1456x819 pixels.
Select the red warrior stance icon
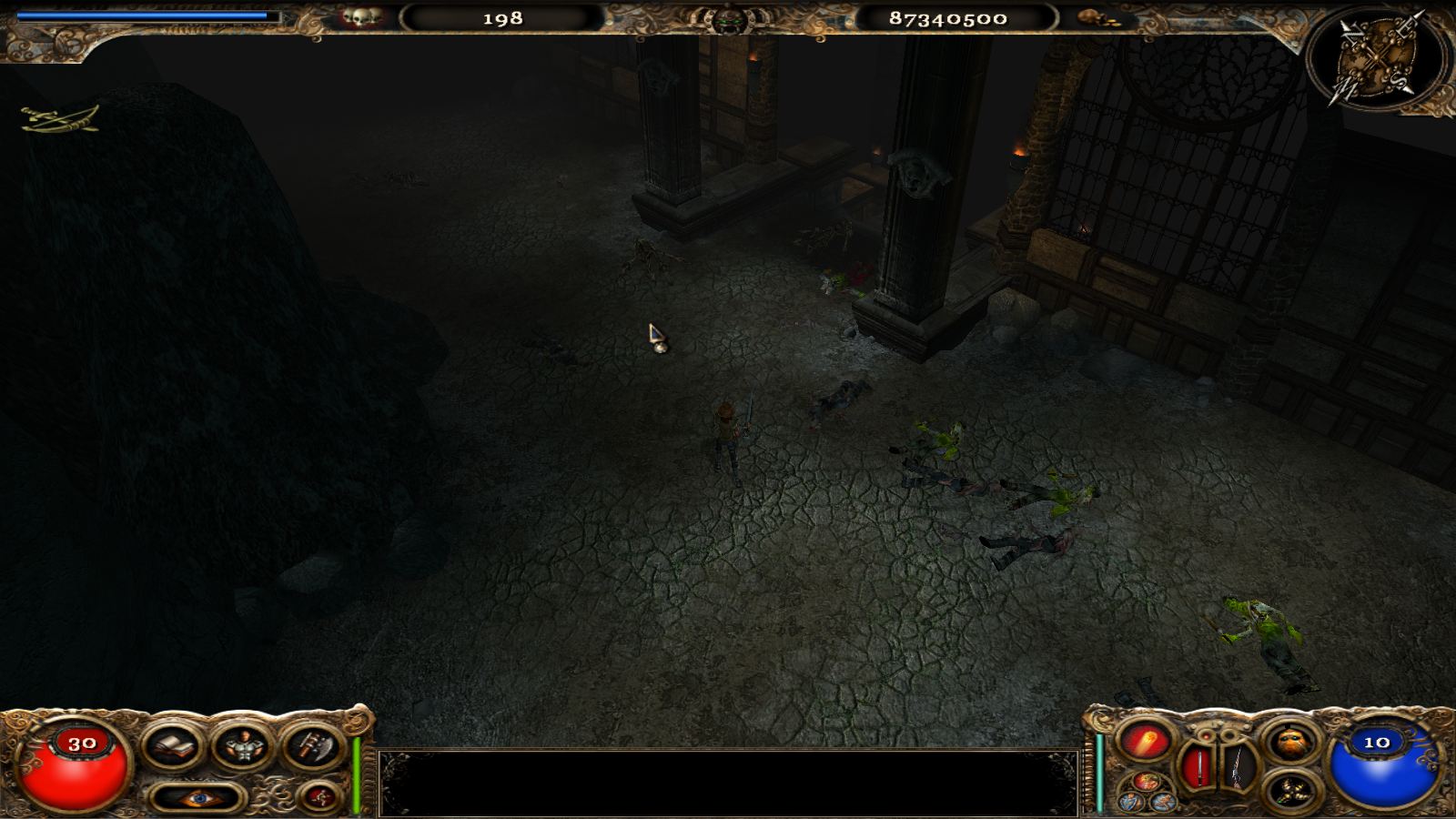tap(1146, 781)
